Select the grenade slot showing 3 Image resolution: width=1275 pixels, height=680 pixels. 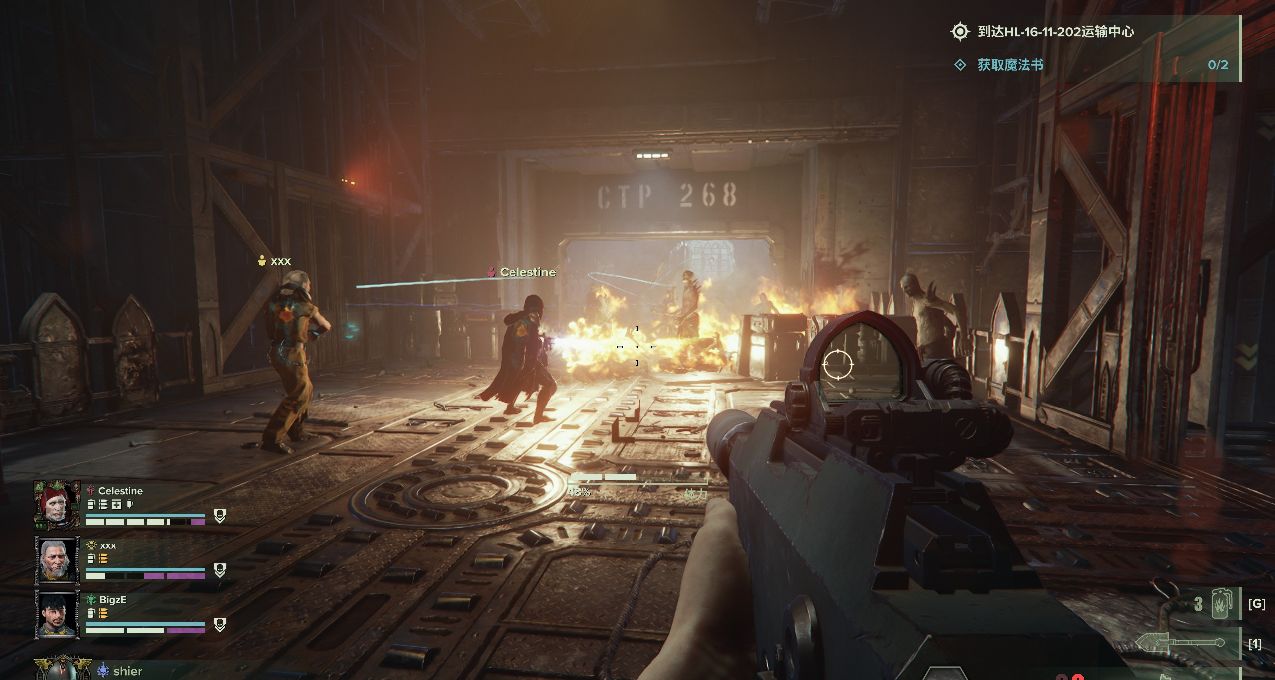point(1212,604)
